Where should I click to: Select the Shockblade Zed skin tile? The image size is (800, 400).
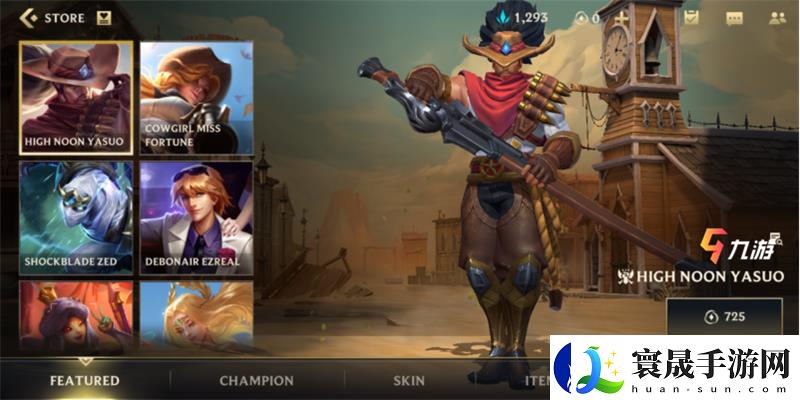76,218
